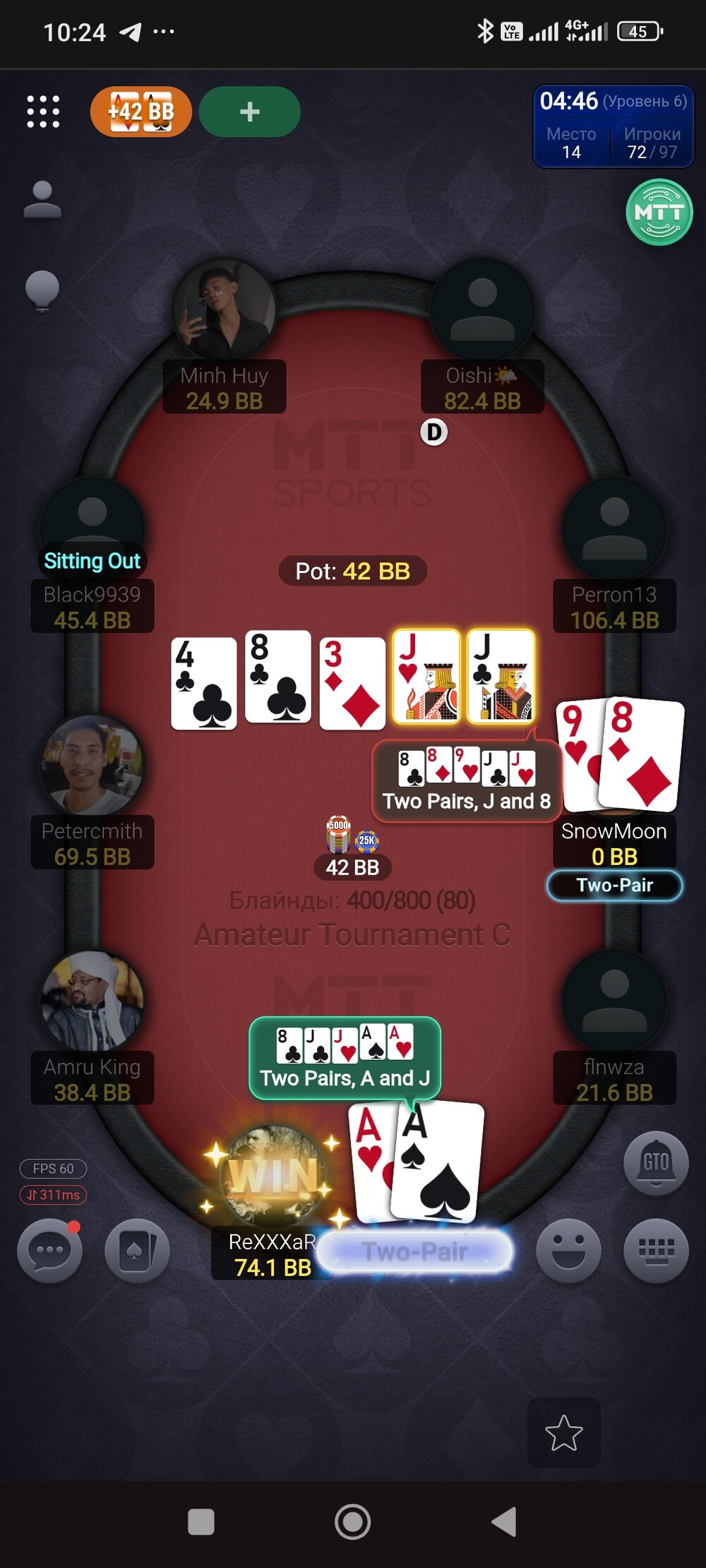Viewport: 706px width, 1568px height.
Task: Tap the green MTT round badge
Action: (659, 212)
